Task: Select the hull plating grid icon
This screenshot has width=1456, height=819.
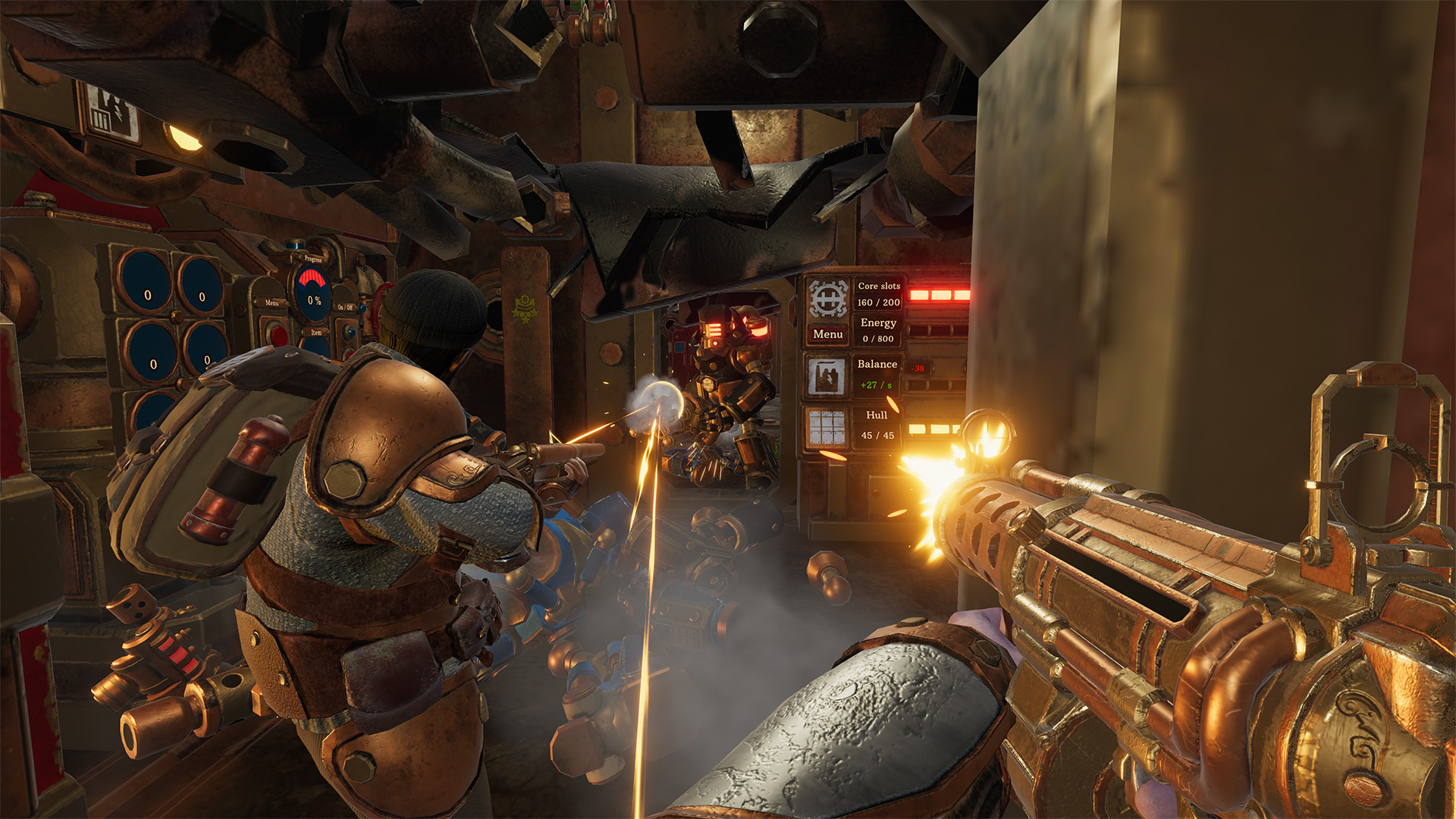Action: point(826,427)
